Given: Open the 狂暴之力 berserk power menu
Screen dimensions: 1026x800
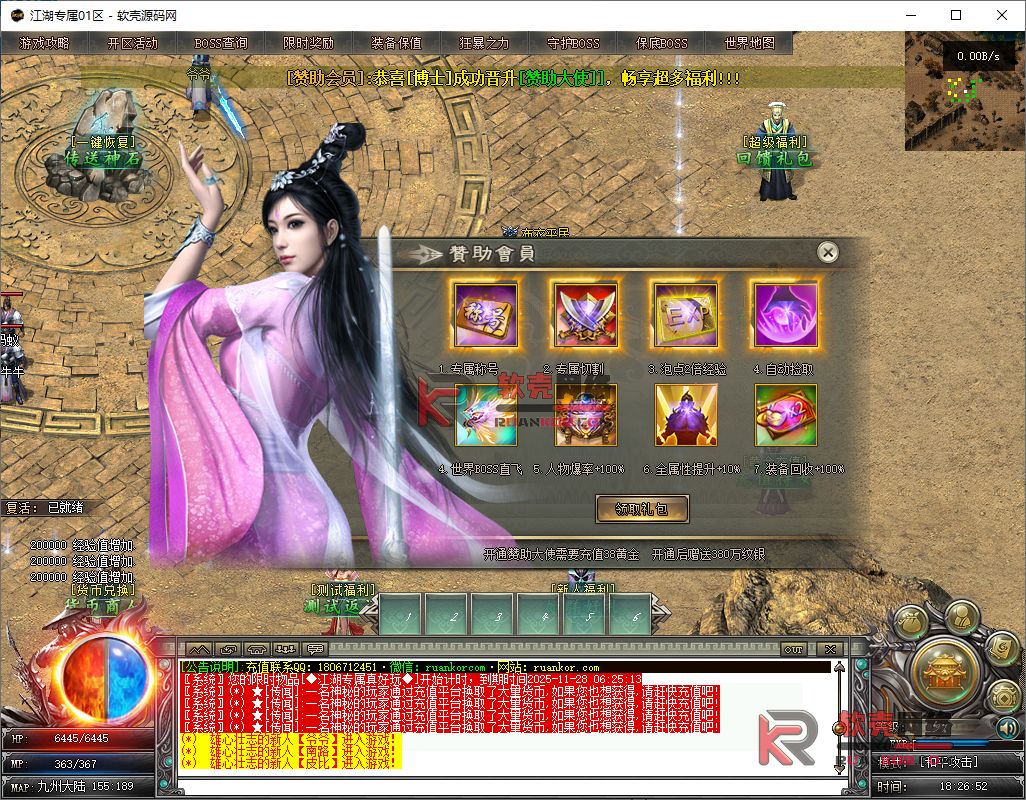Looking at the screenshot, I should point(484,43).
